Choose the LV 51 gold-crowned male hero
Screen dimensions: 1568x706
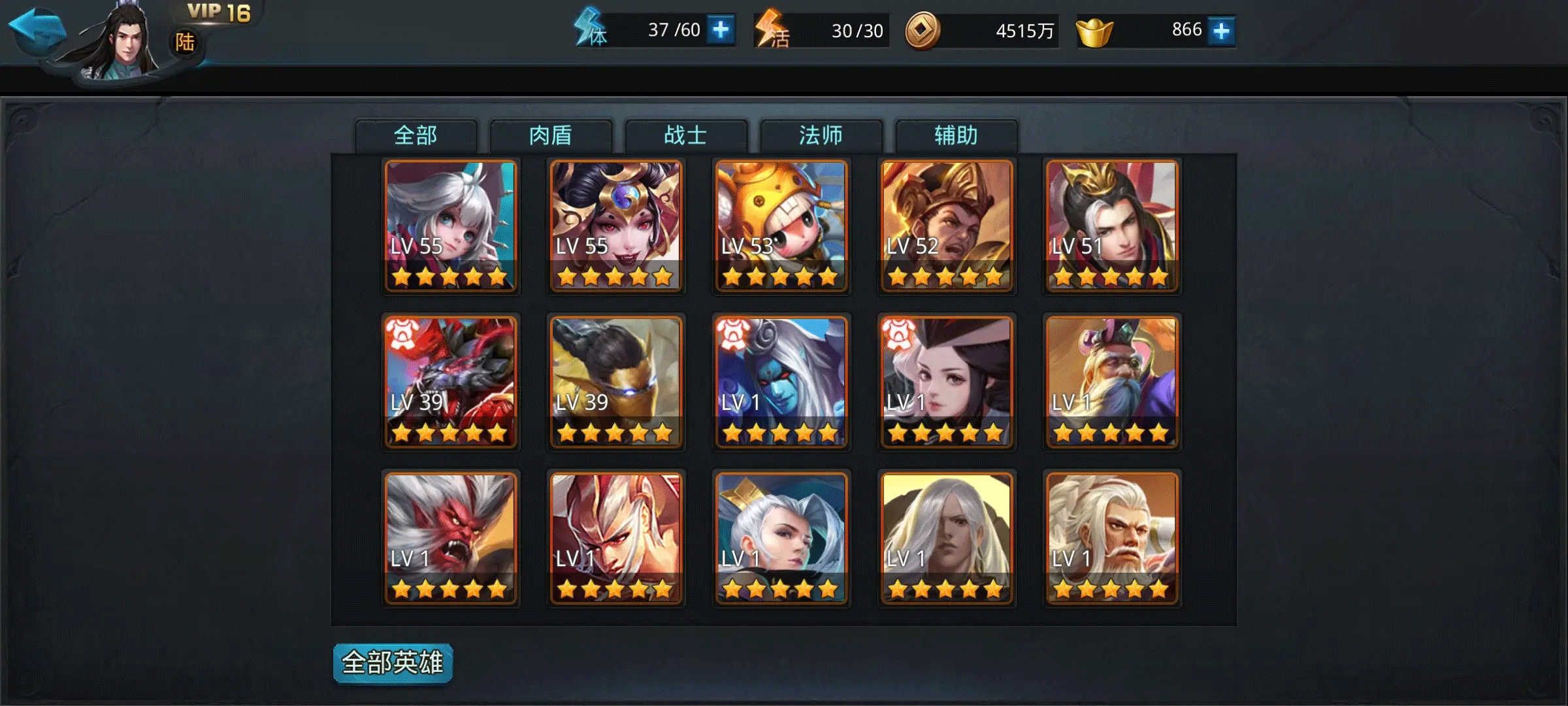pos(1111,226)
